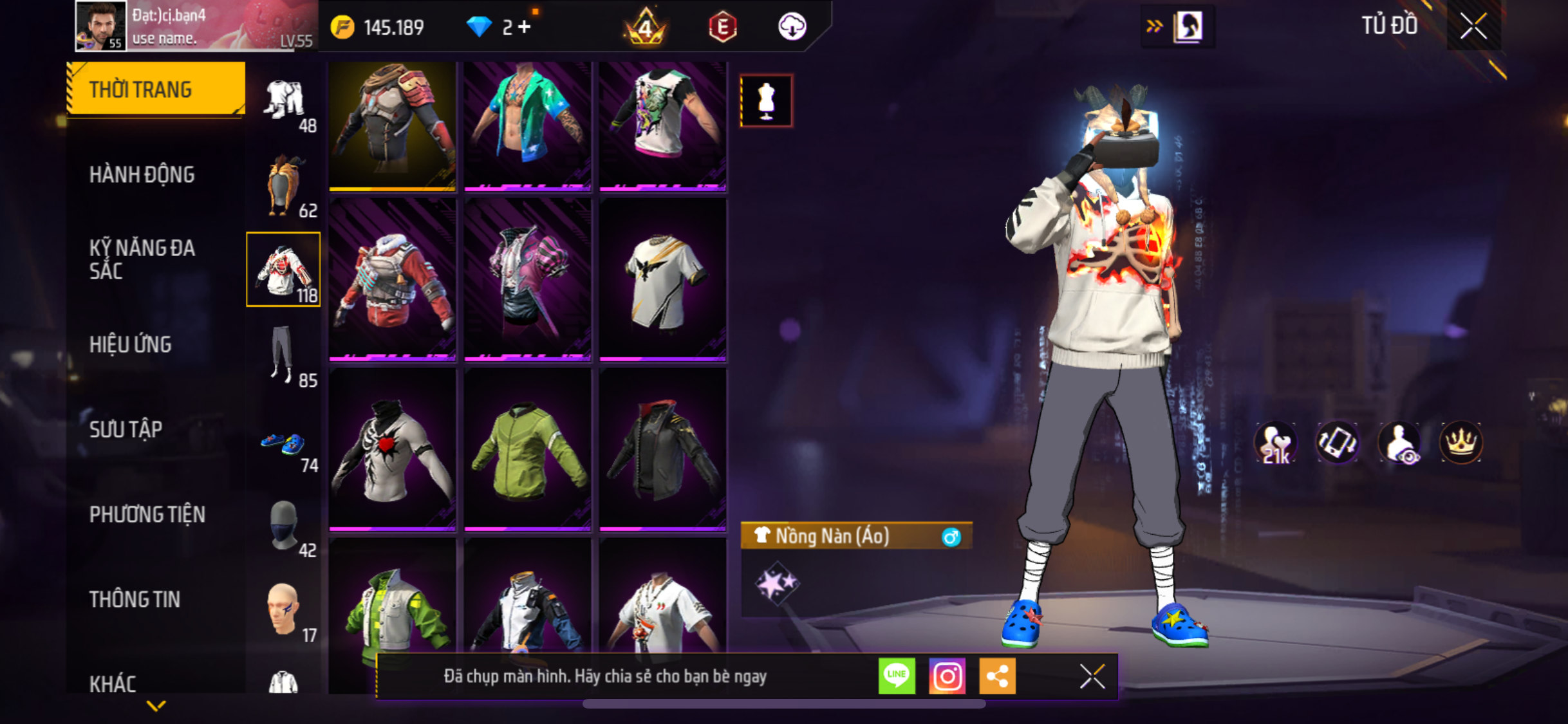
Task: Open the Thông Tin menu
Action: [135, 599]
